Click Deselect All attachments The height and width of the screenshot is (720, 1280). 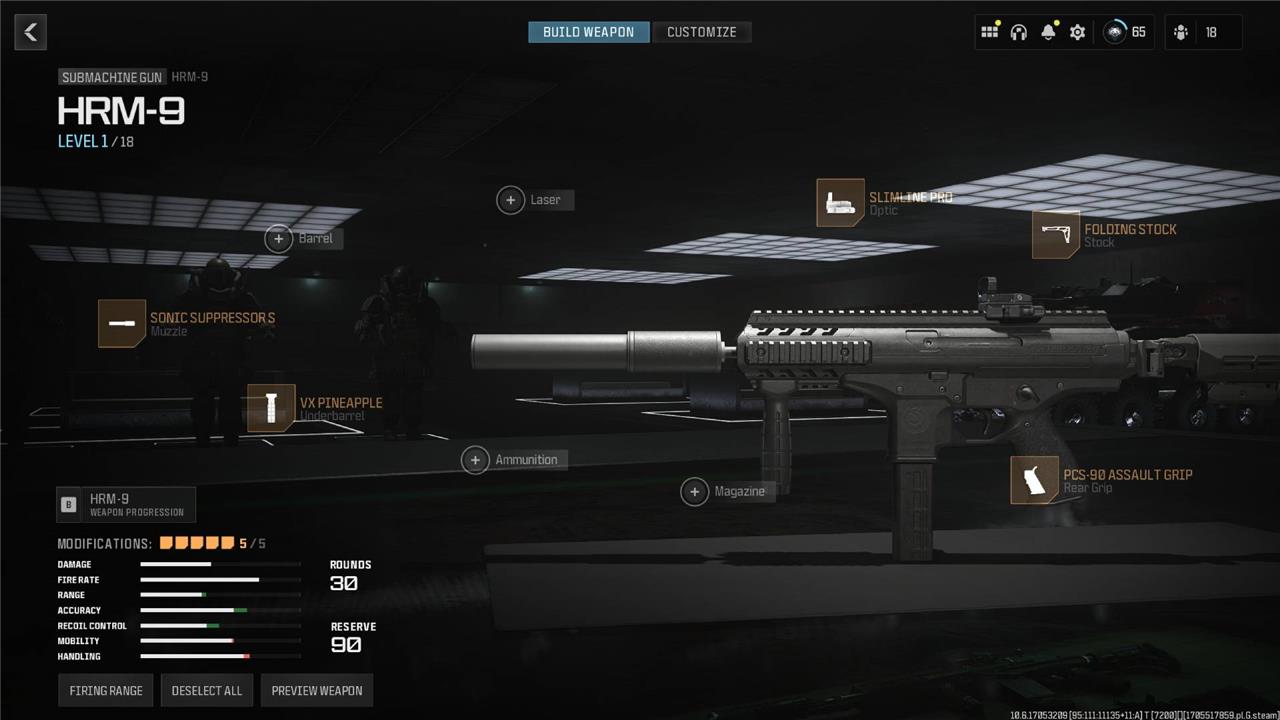point(207,691)
